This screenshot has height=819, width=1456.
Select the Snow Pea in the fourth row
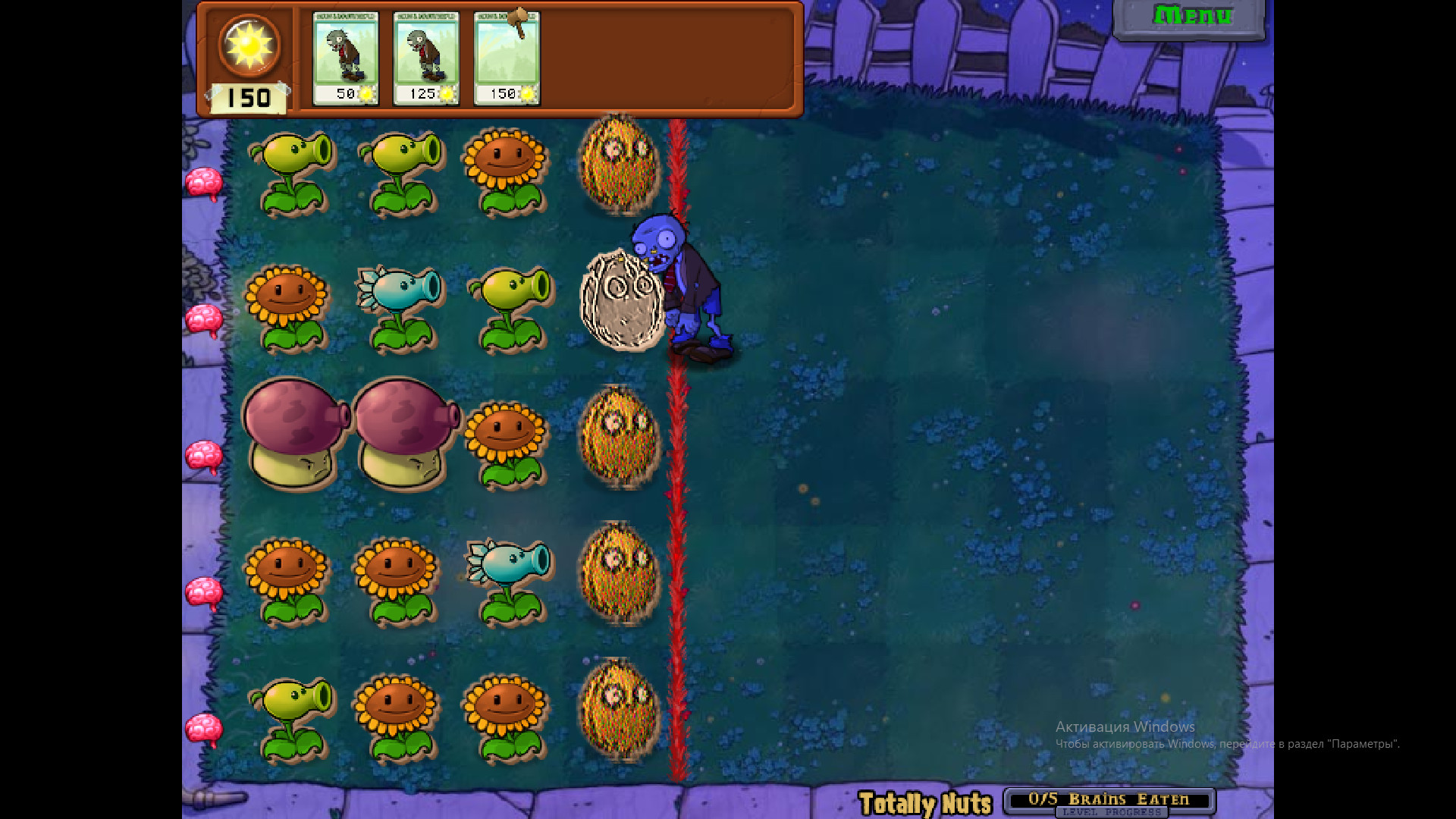coord(508,576)
